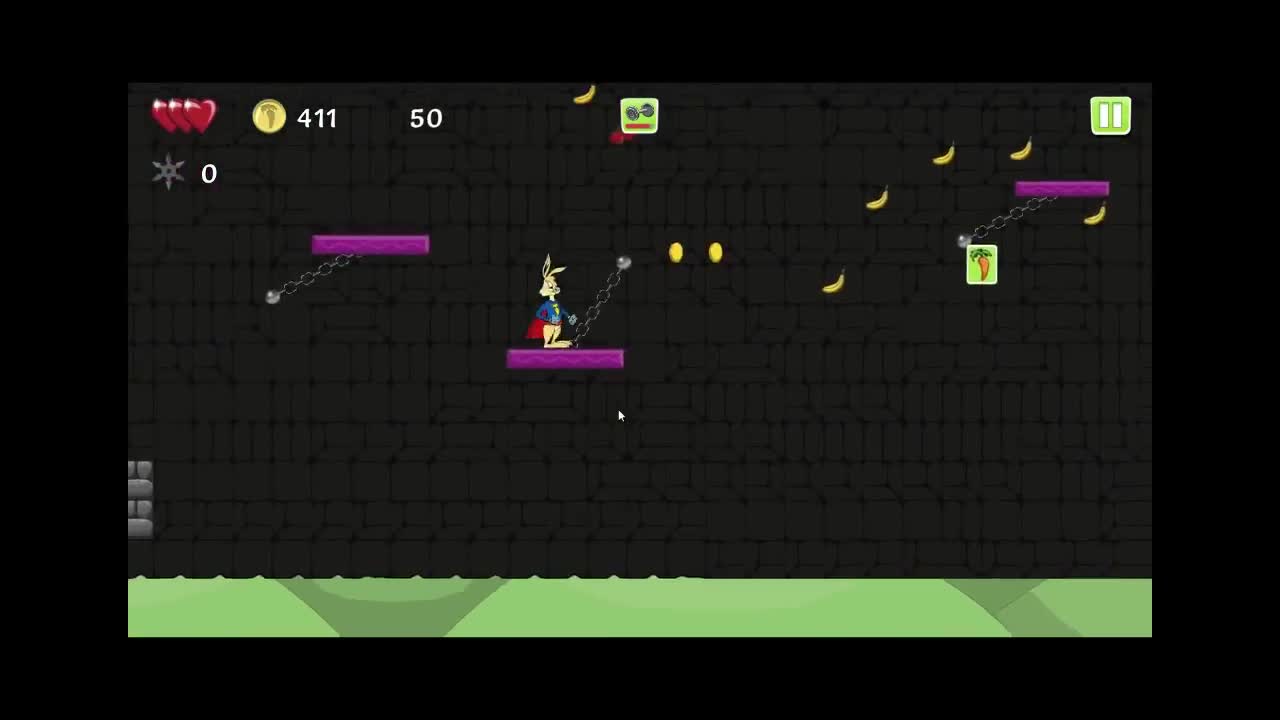Image resolution: width=1280 pixels, height=720 pixels.
Task: Click the top-right purple platform
Action: (1061, 187)
